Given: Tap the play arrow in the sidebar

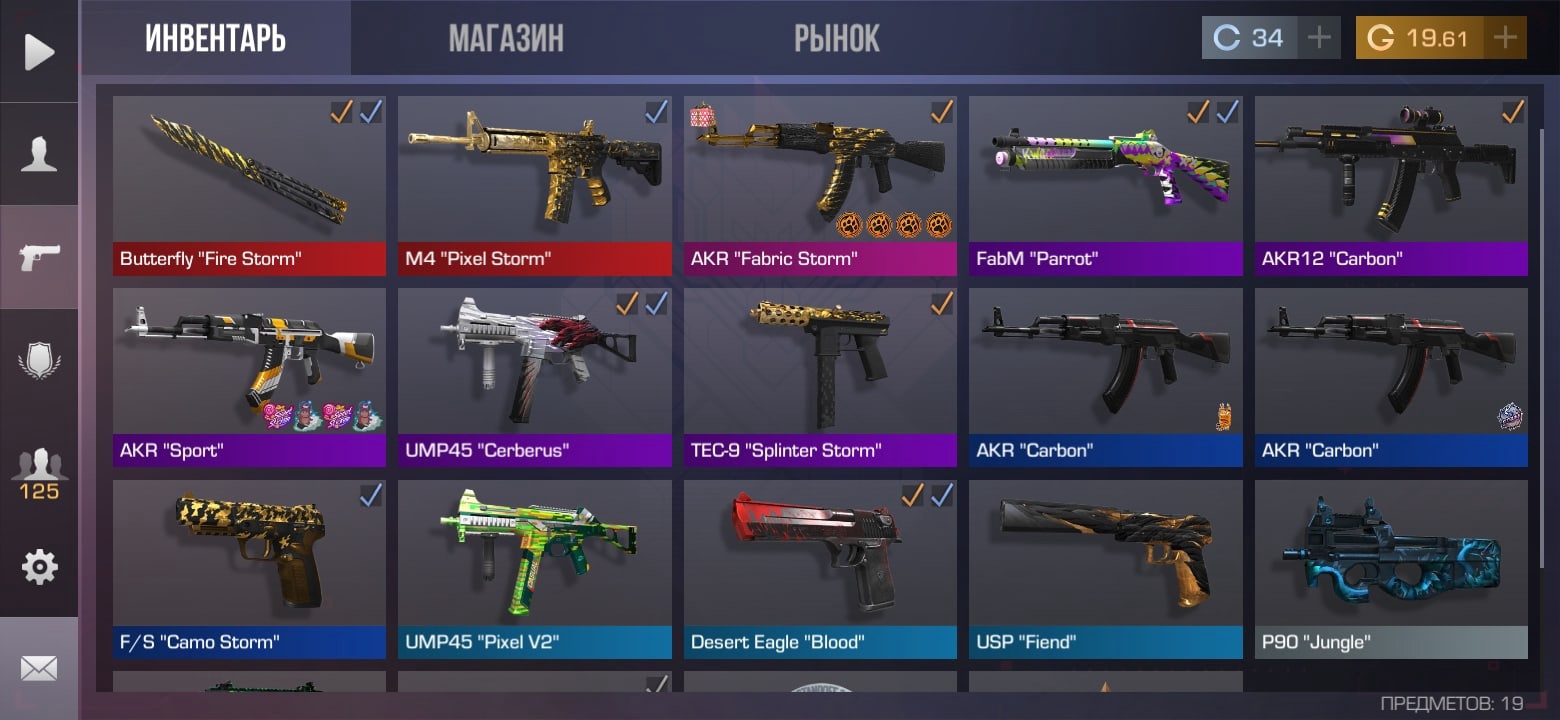Looking at the screenshot, I should click(39, 51).
